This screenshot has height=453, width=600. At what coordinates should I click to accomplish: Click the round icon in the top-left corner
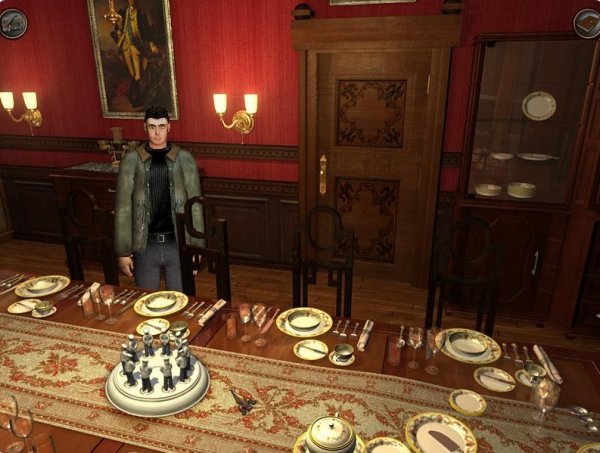point(13,22)
